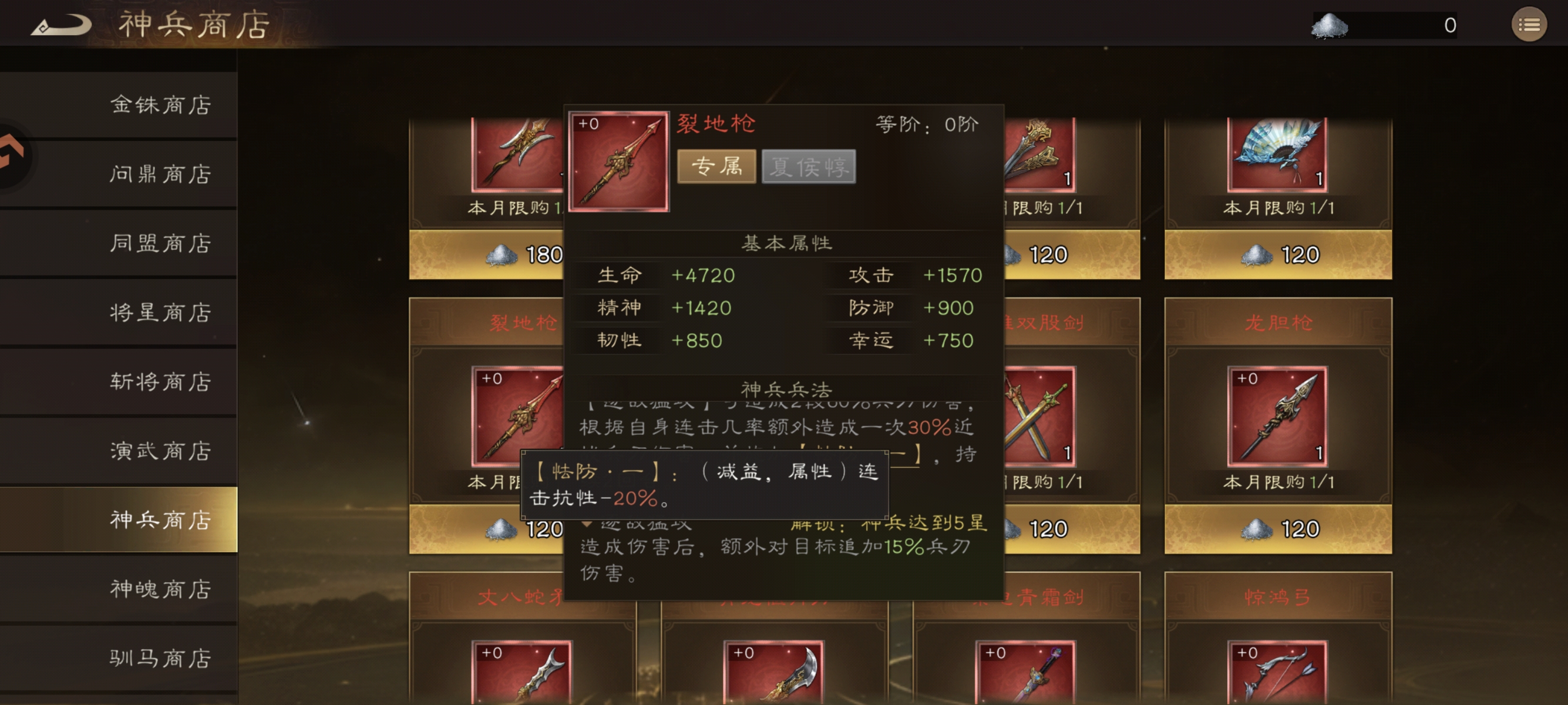This screenshot has width=1568, height=705.
Task: Open the menu icon in top-right corner
Action: pos(1529,24)
